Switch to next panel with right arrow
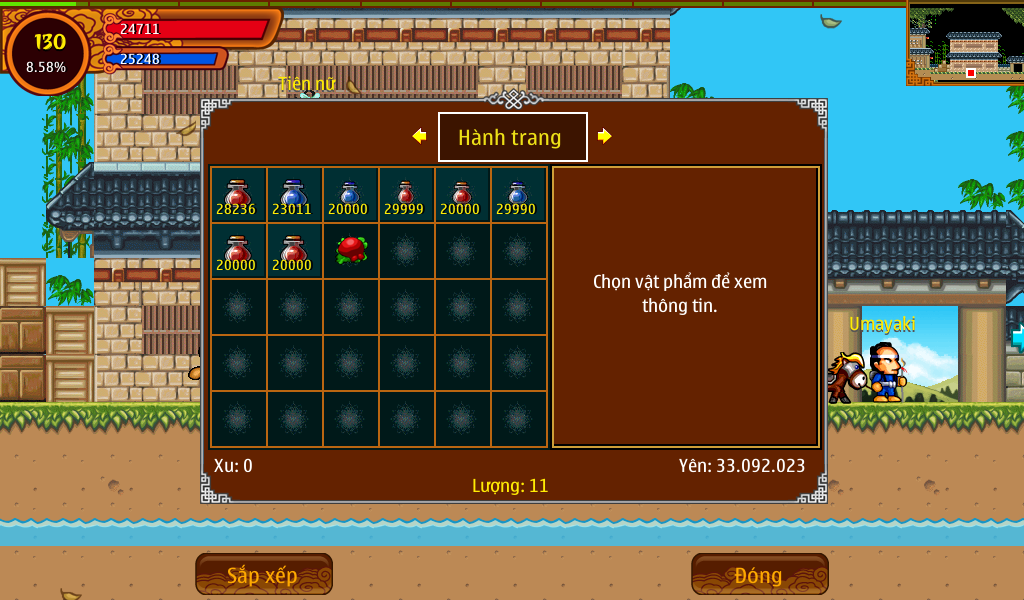The height and width of the screenshot is (600, 1024). point(604,136)
